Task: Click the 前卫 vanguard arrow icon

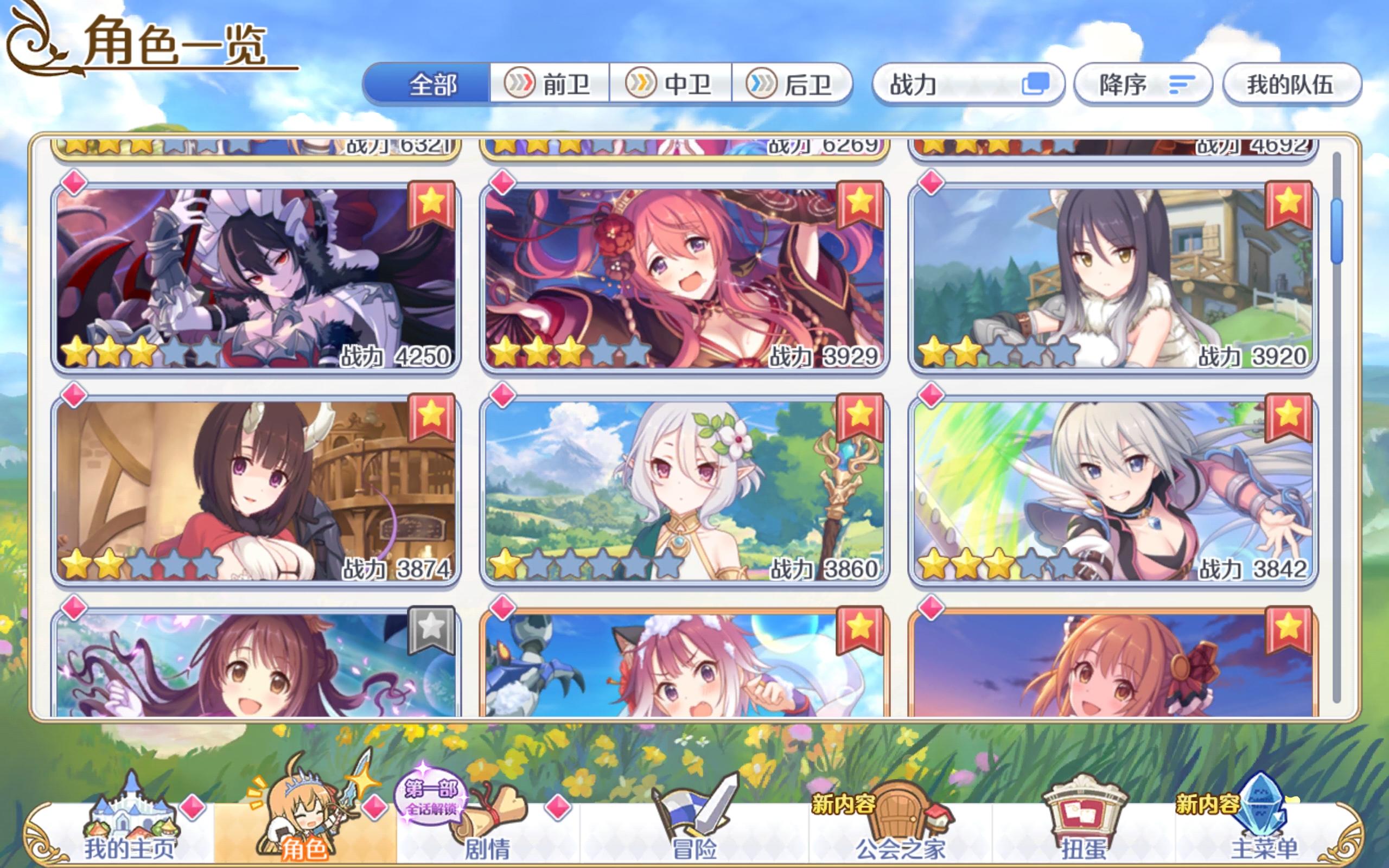Action: tap(551, 85)
